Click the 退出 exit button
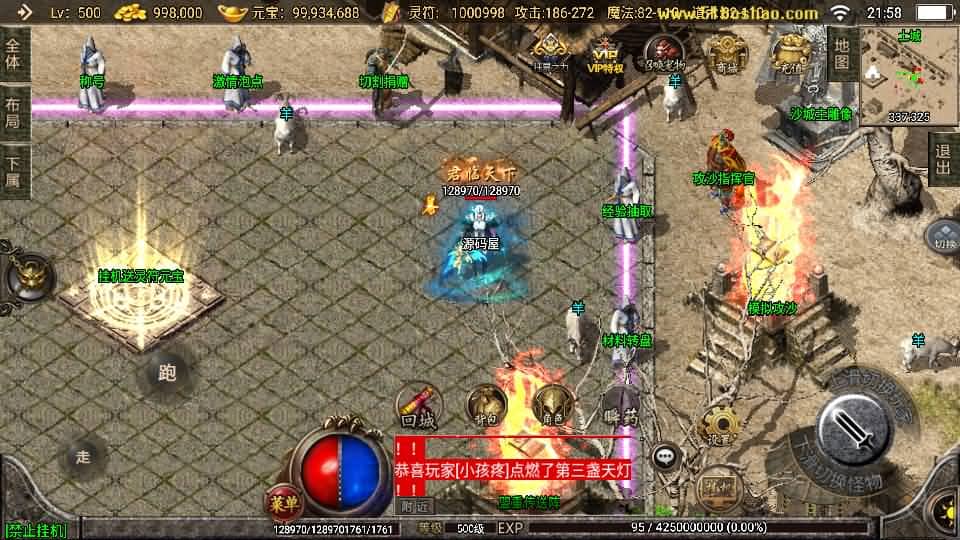The image size is (960, 540). point(942,158)
